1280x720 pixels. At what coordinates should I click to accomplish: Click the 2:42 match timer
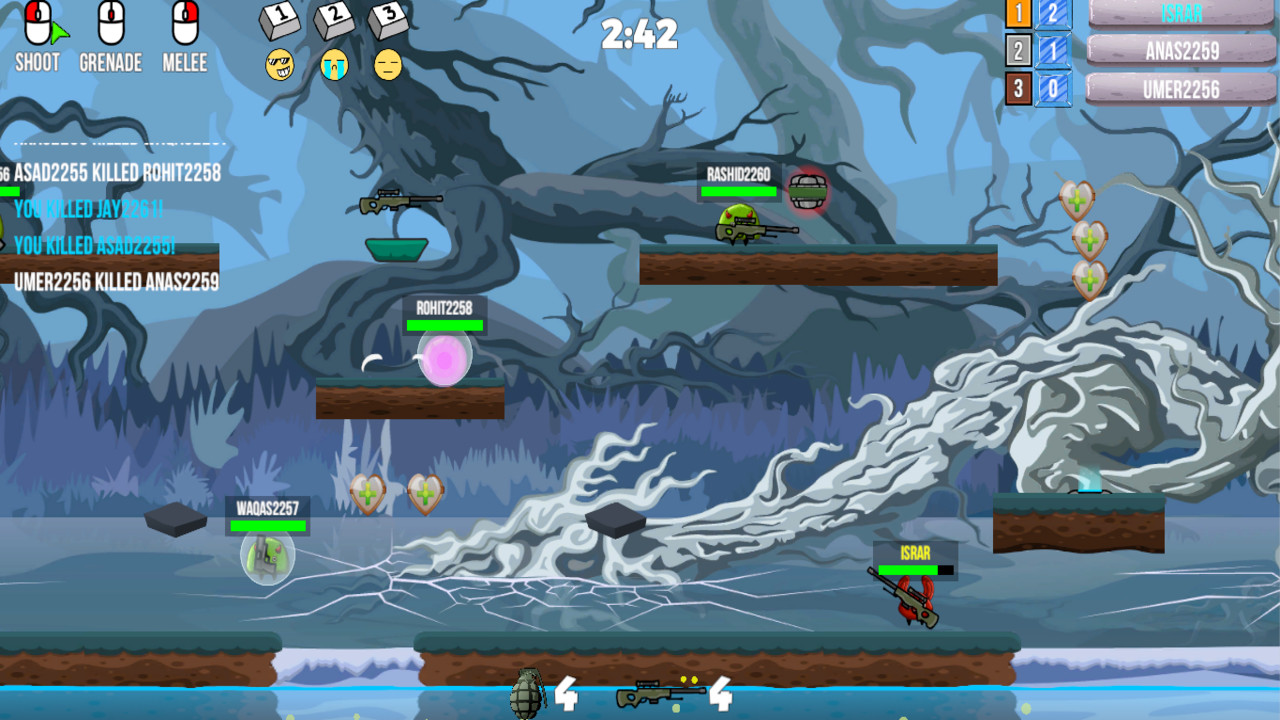640,32
